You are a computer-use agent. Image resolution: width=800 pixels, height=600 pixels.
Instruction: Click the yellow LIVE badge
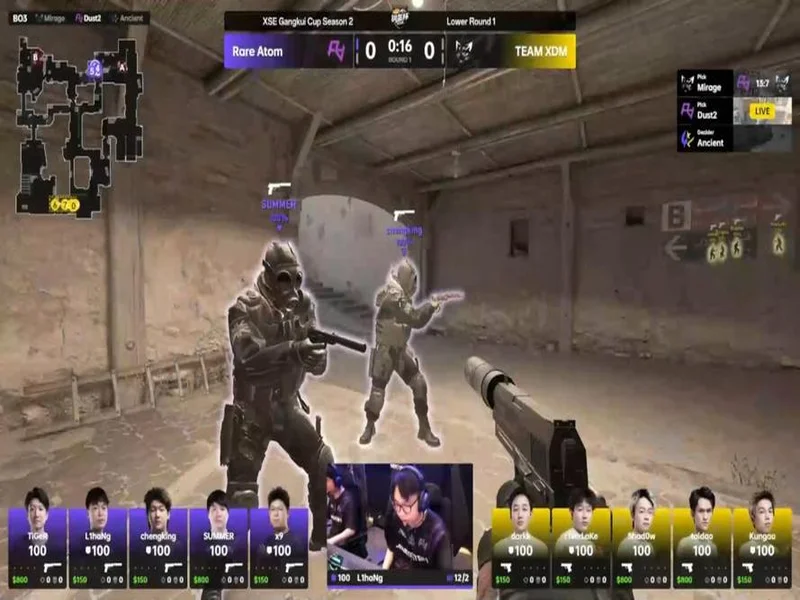coord(762,111)
